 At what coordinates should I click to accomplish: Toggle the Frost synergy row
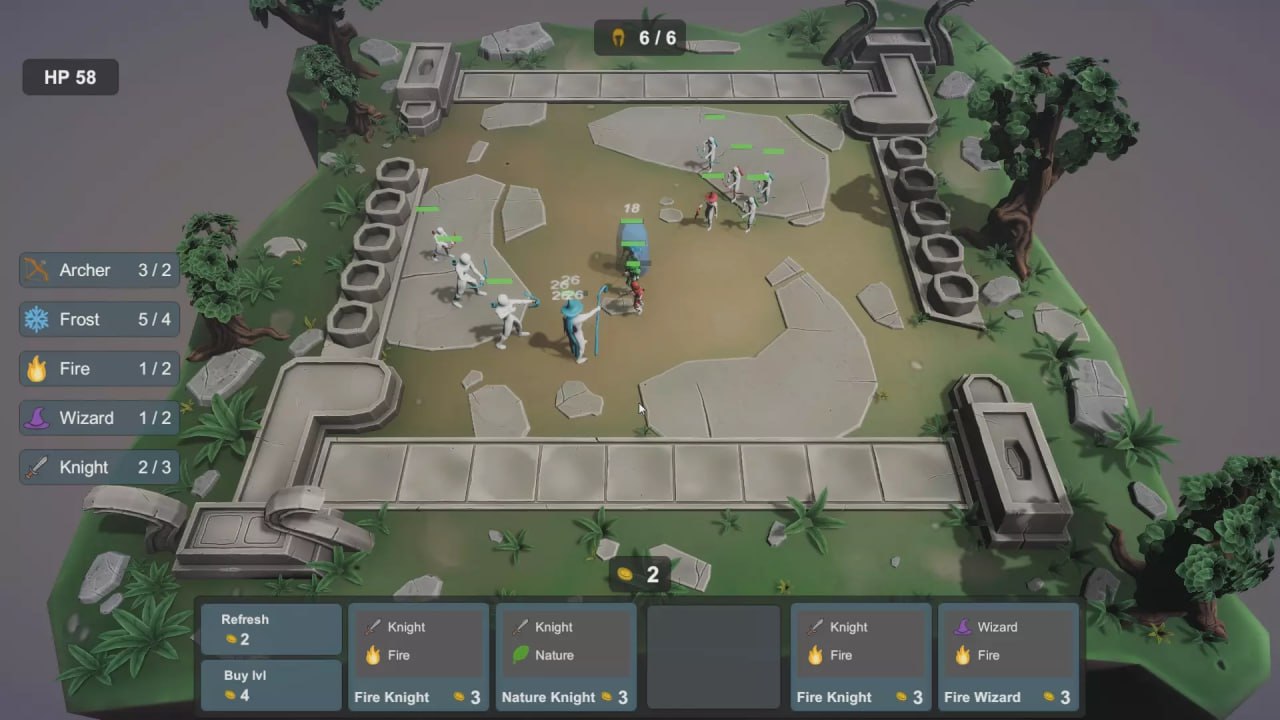(97, 319)
